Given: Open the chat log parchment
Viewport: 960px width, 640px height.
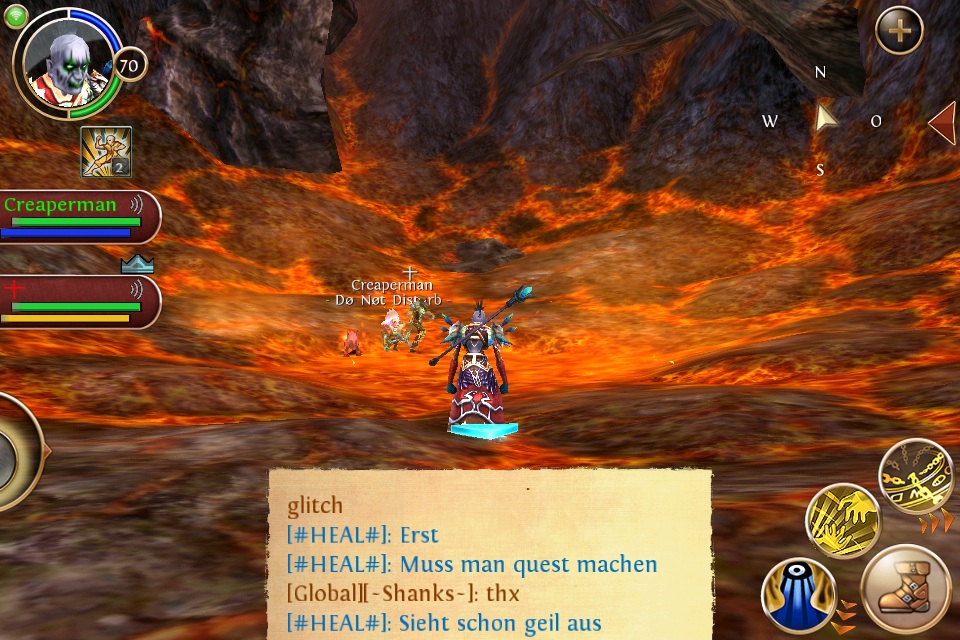Looking at the screenshot, I should (x=490, y=555).
